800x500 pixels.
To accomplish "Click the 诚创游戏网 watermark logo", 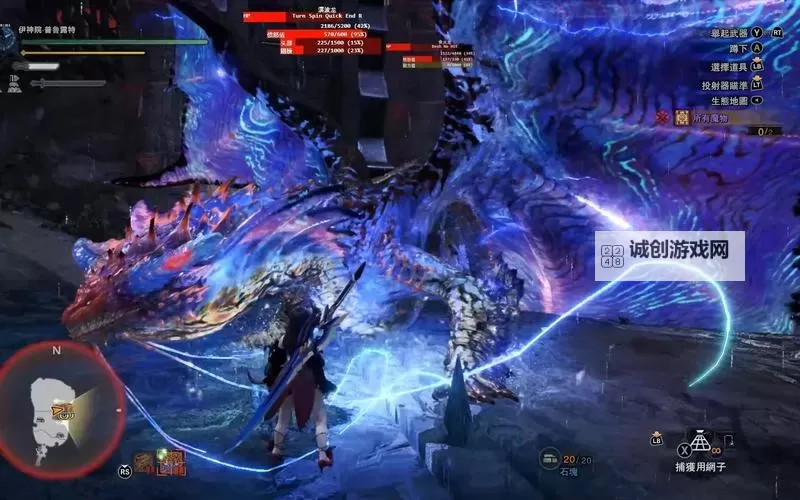I will [670, 254].
